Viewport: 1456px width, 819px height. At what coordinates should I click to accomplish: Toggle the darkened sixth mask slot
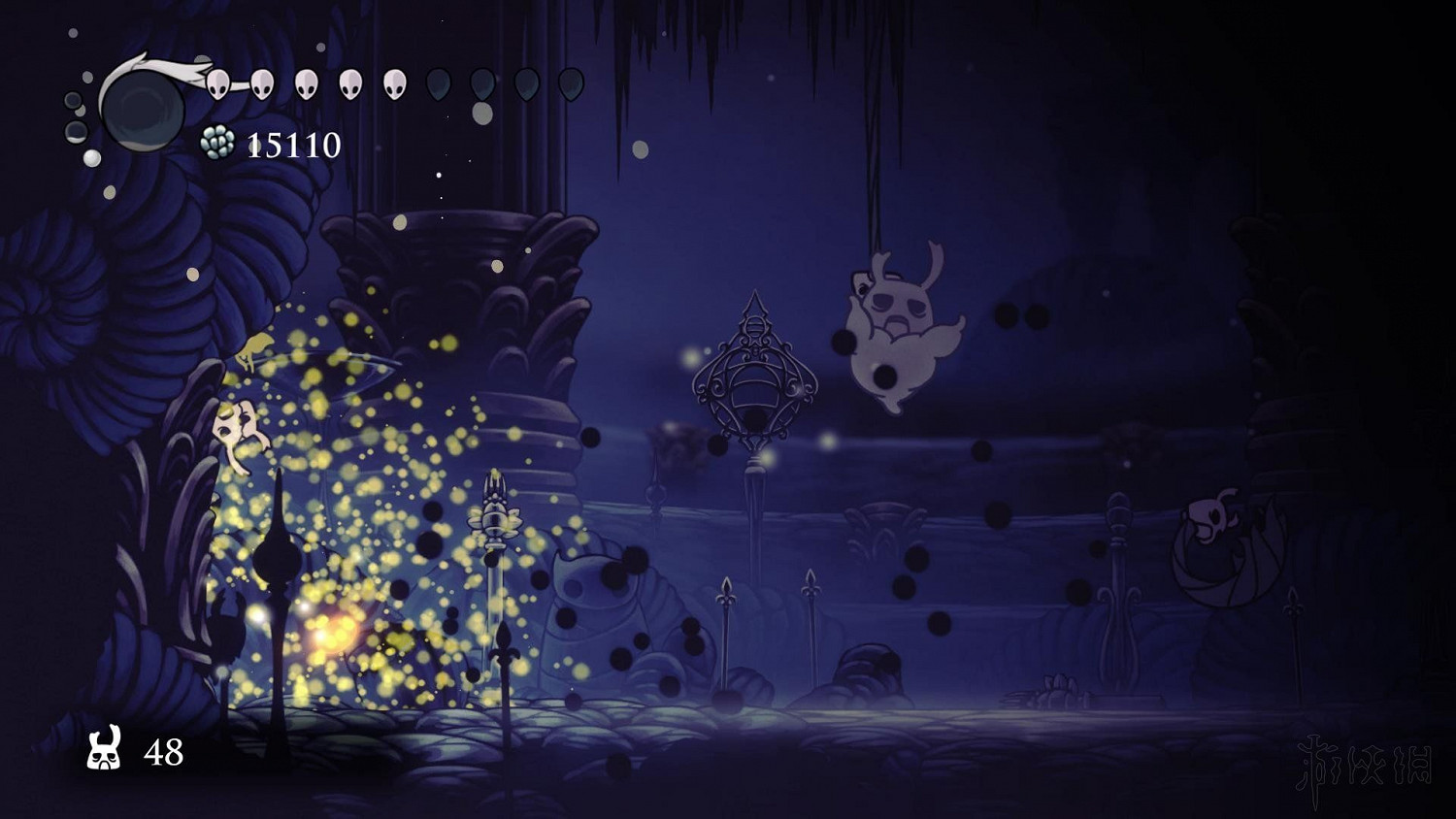pyautogui.click(x=439, y=84)
